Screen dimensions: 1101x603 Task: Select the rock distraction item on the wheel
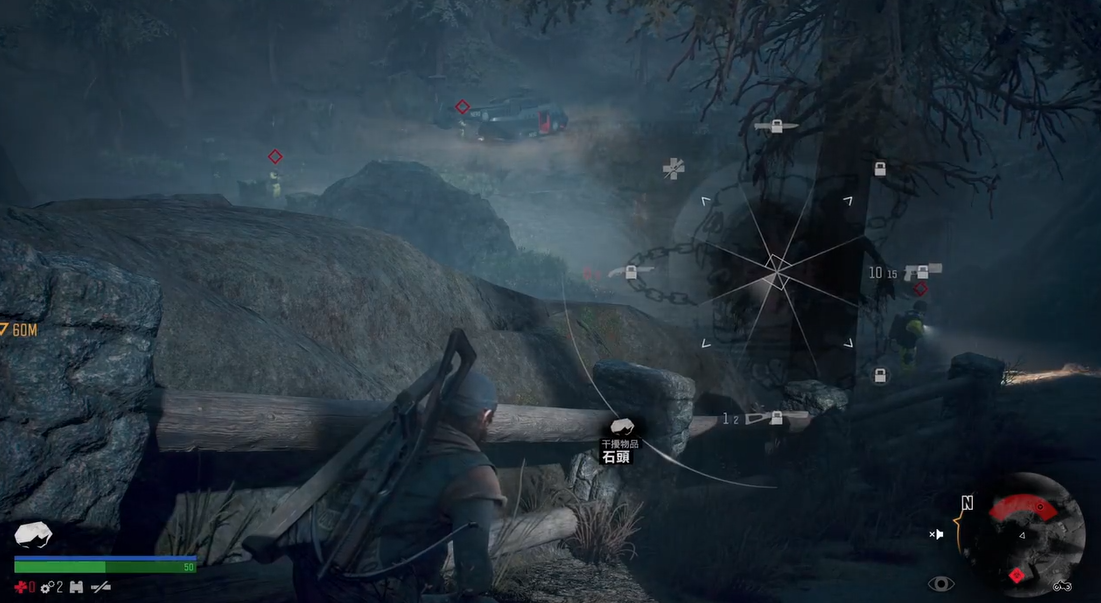621,428
